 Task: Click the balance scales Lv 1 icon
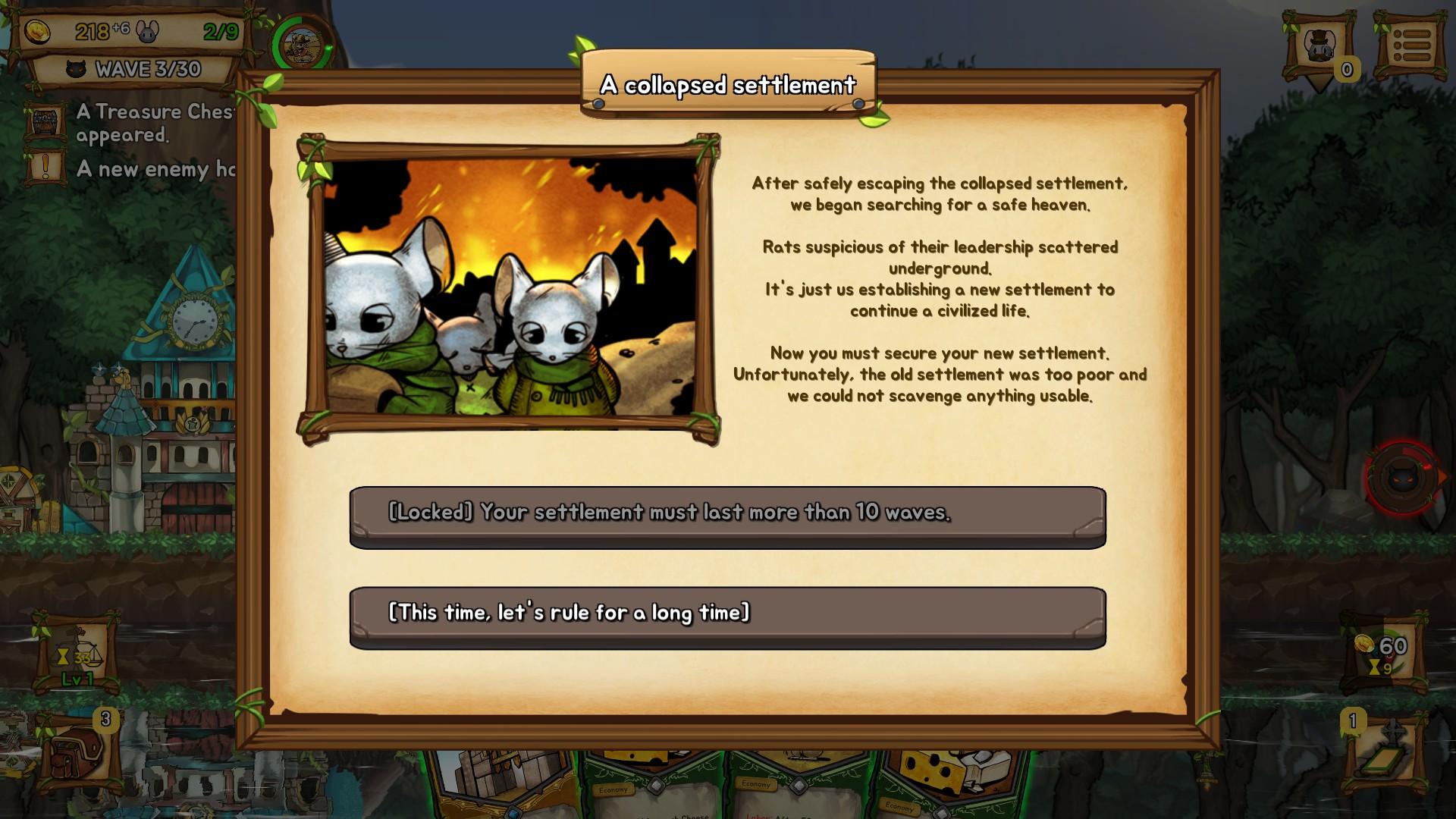point(77,654)
